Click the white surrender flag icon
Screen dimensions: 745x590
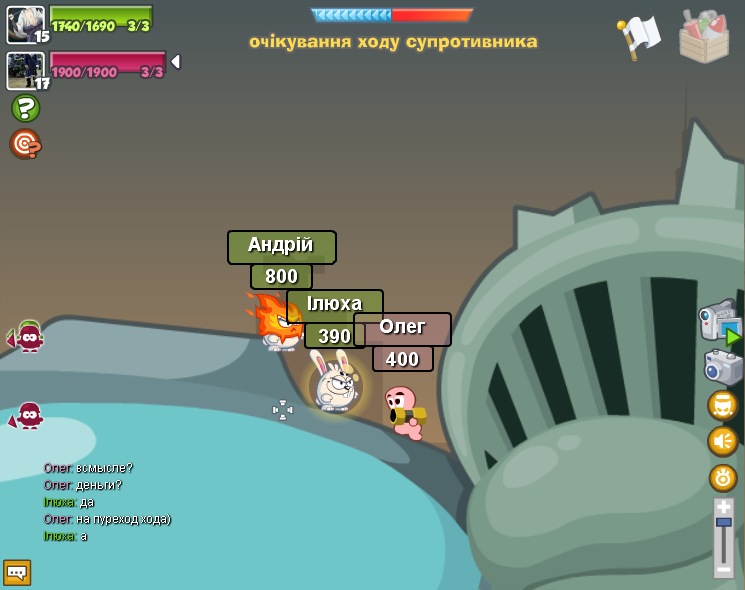coord(639,35)
